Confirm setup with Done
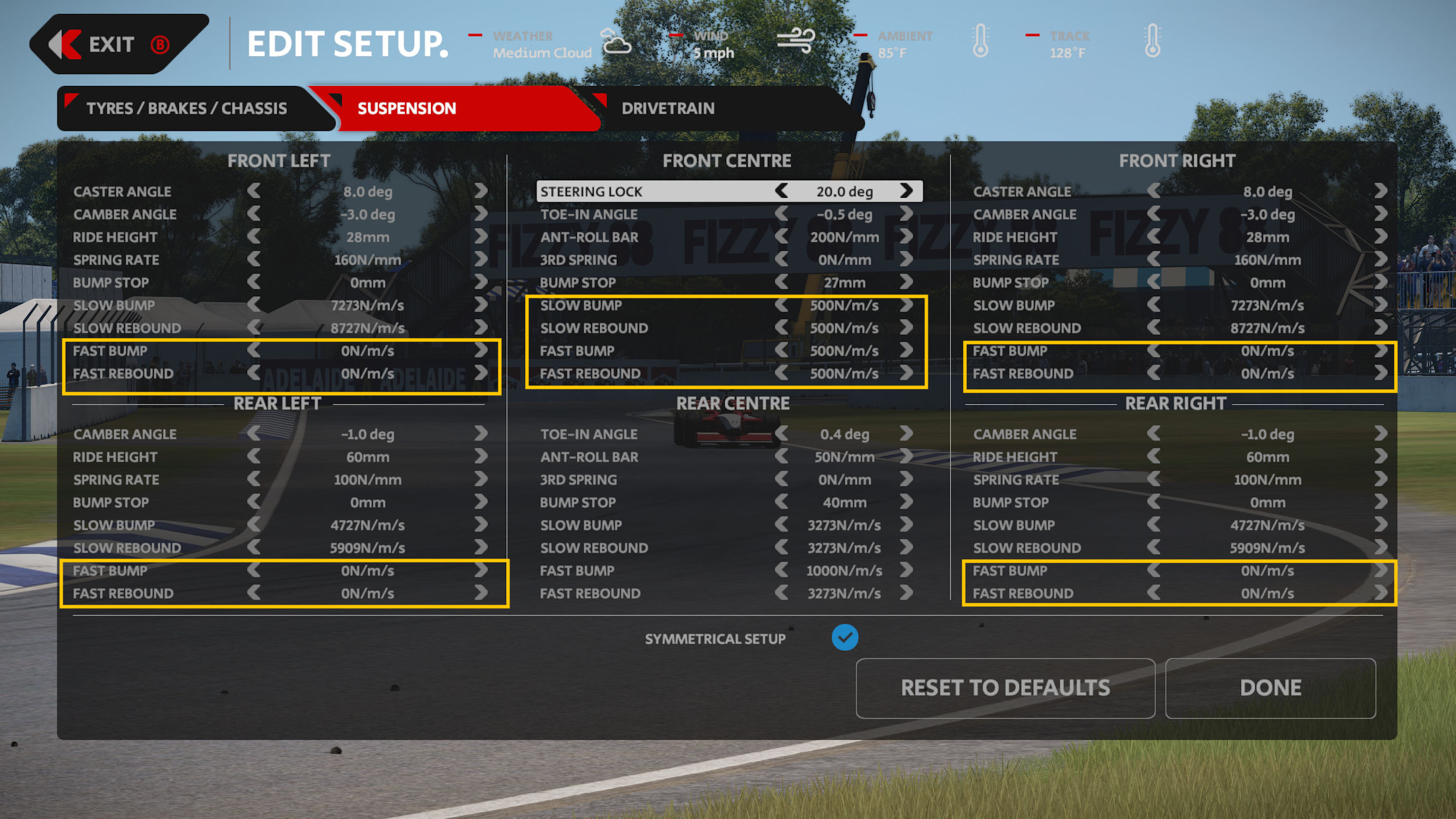Image resolution: width=1456 pixels, height=819 pixels. pyautogui.click(x=1270, y=688)
